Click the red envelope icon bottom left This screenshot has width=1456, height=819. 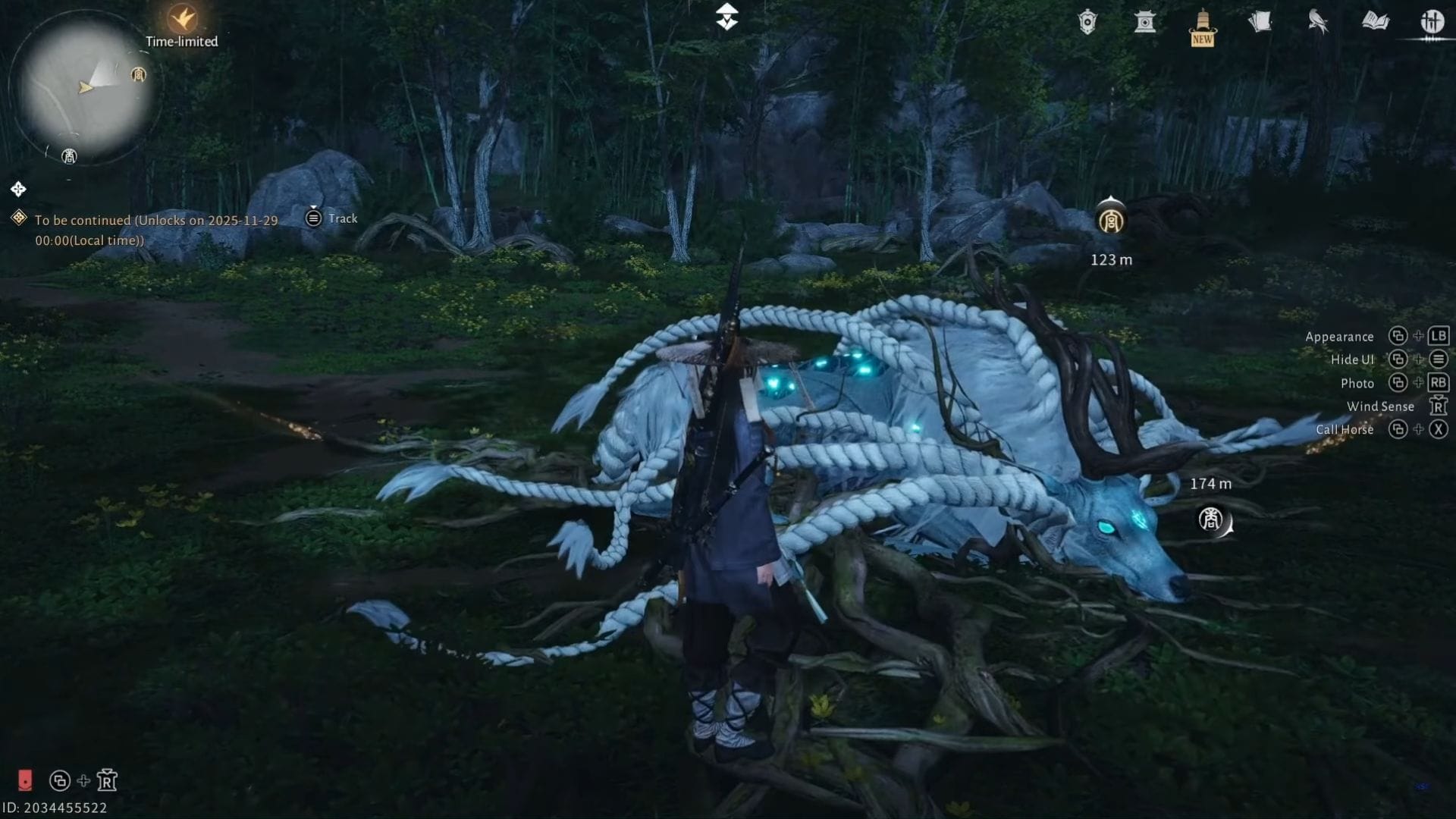click(27, 779)
